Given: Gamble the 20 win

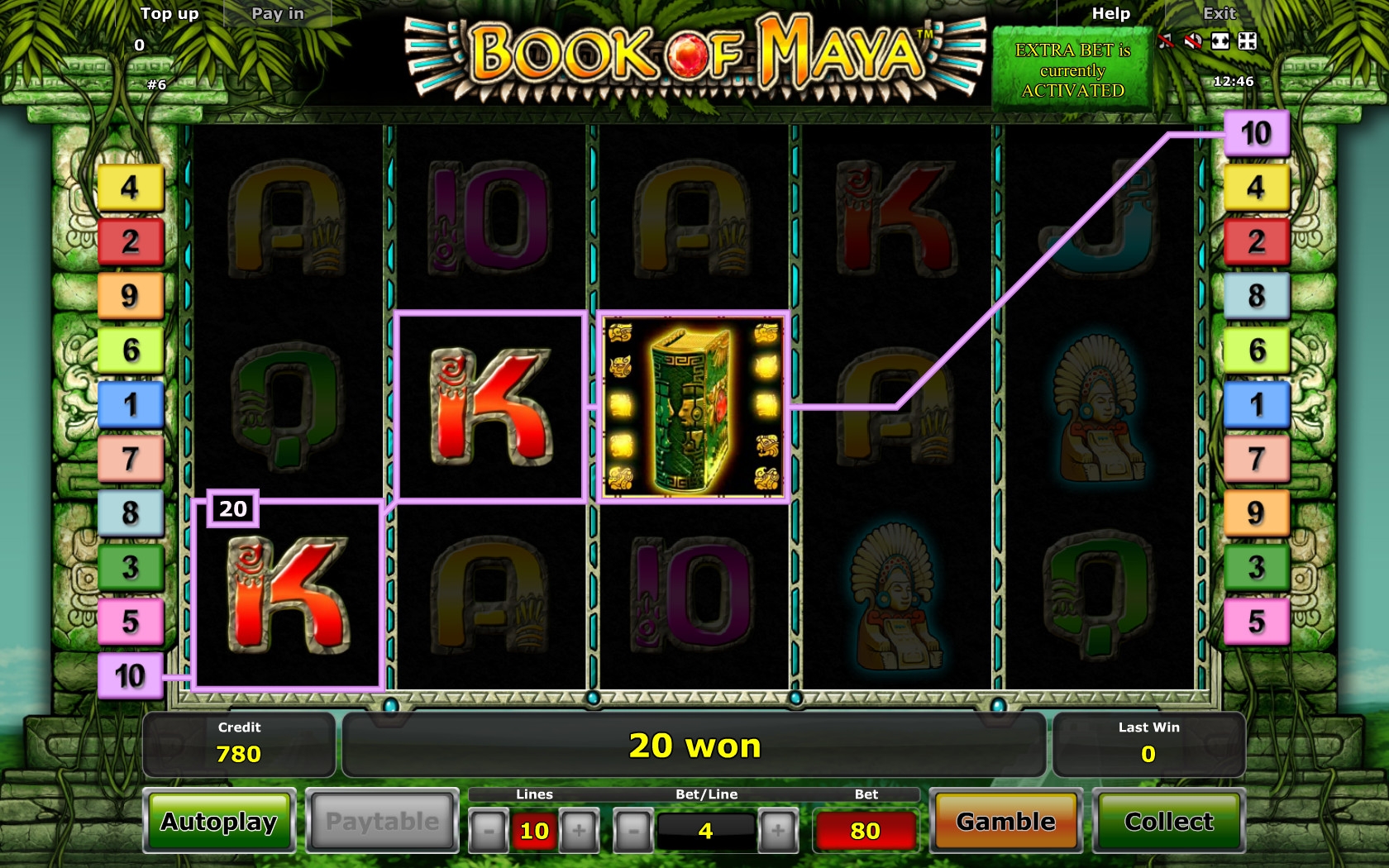Looking at the screenshot, I should pyautogui.click(x=1005, y=822).
